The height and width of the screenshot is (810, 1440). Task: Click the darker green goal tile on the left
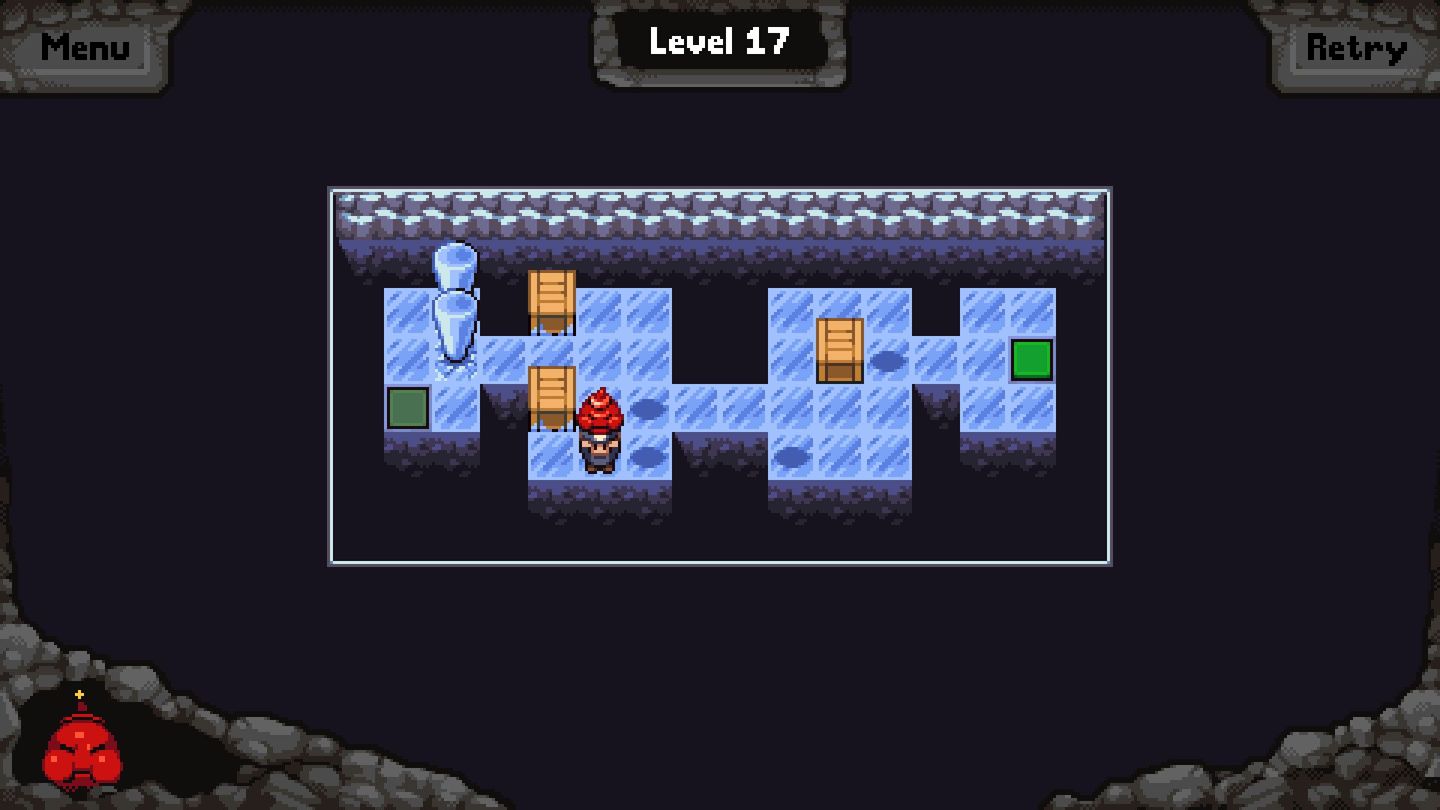406,407
